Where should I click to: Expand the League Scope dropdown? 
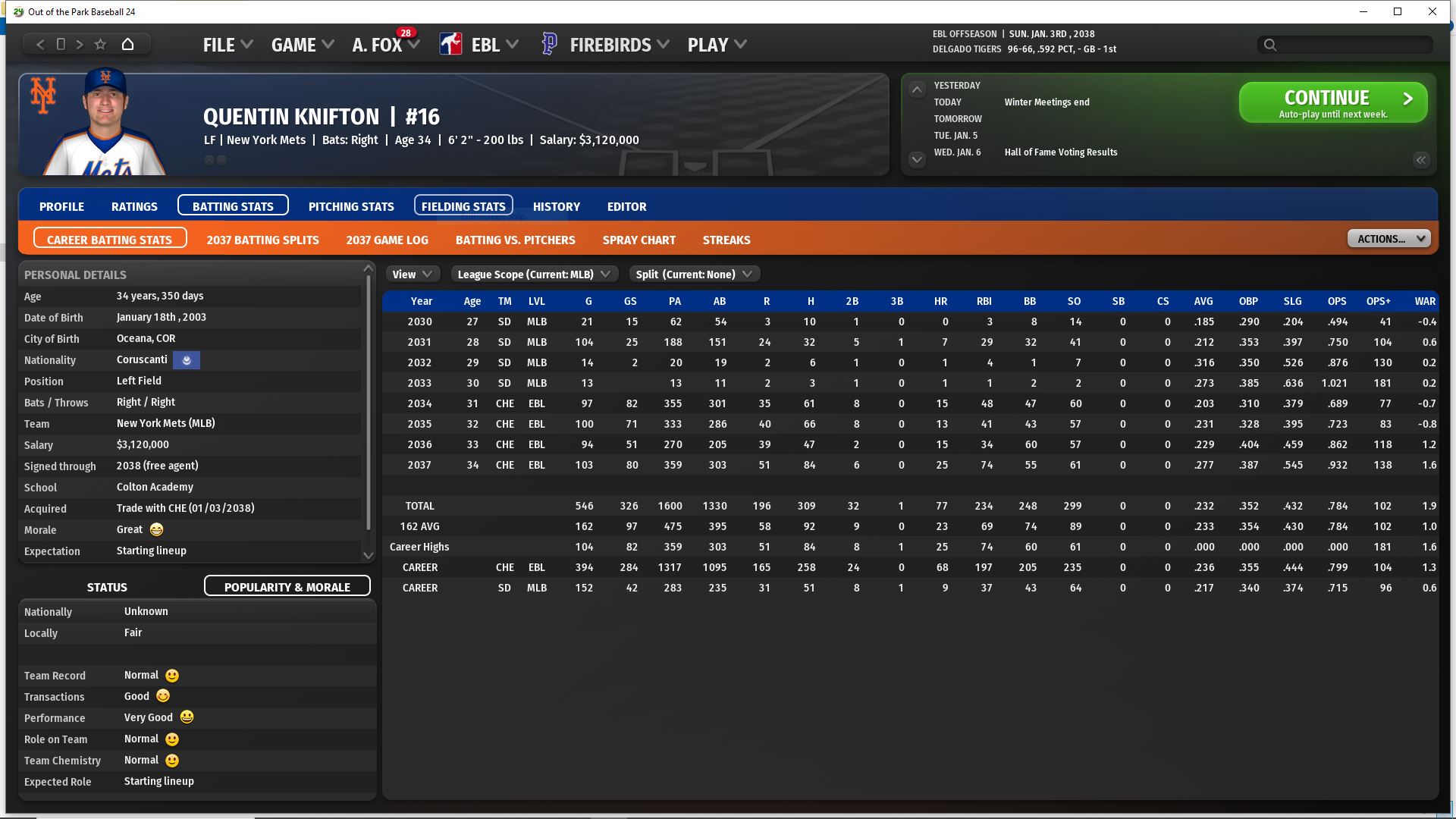[x=534, y=275]
